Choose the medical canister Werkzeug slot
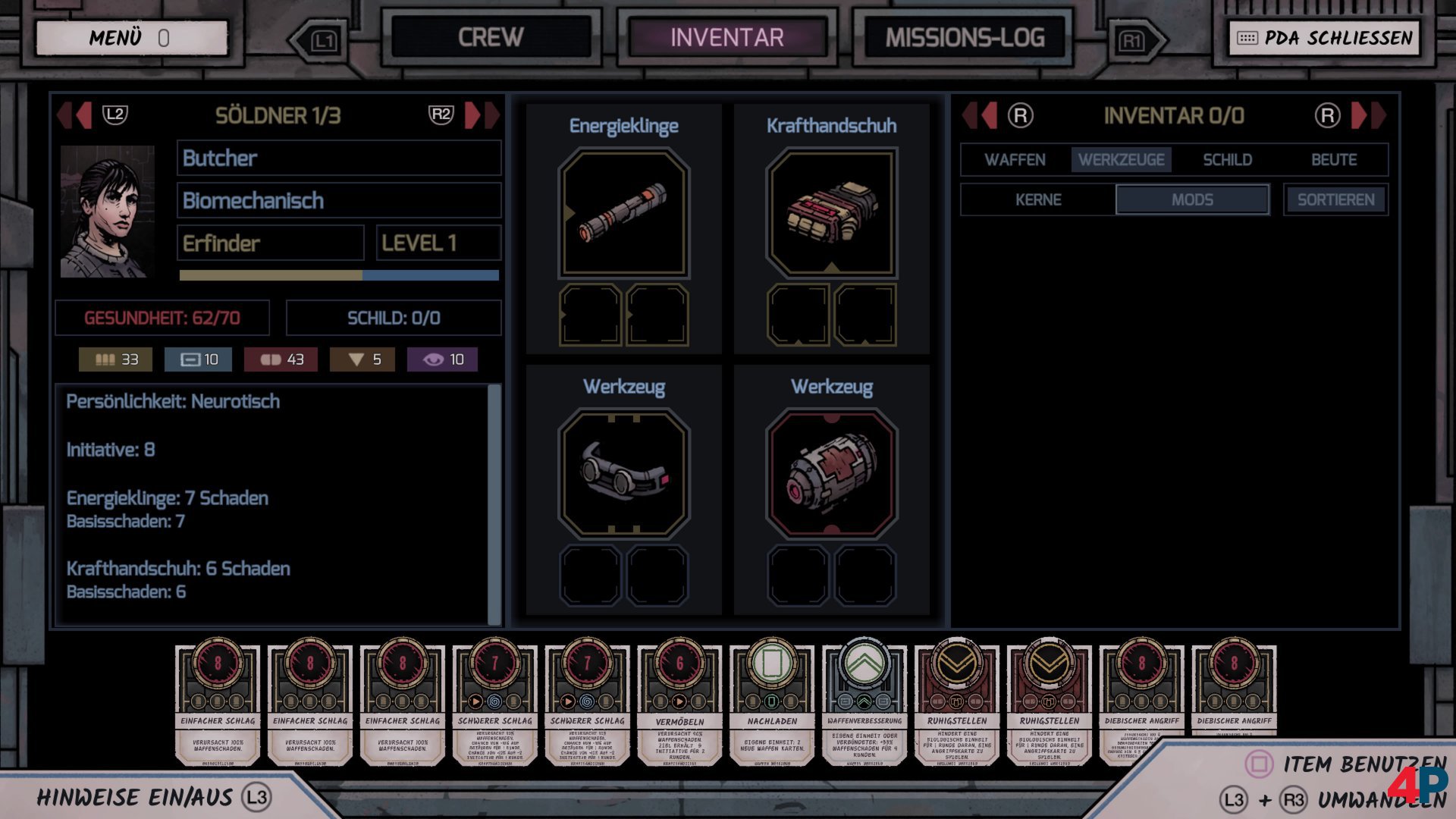1456x819 pixels. click(832, 474)
